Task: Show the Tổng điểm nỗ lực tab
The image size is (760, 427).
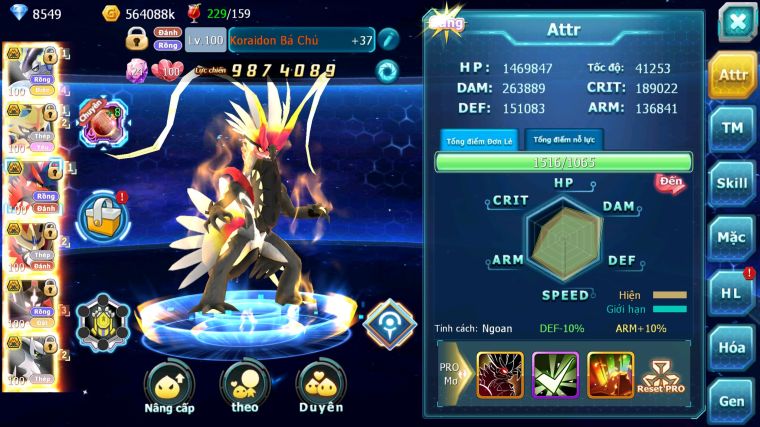Action: click(564, 140)
